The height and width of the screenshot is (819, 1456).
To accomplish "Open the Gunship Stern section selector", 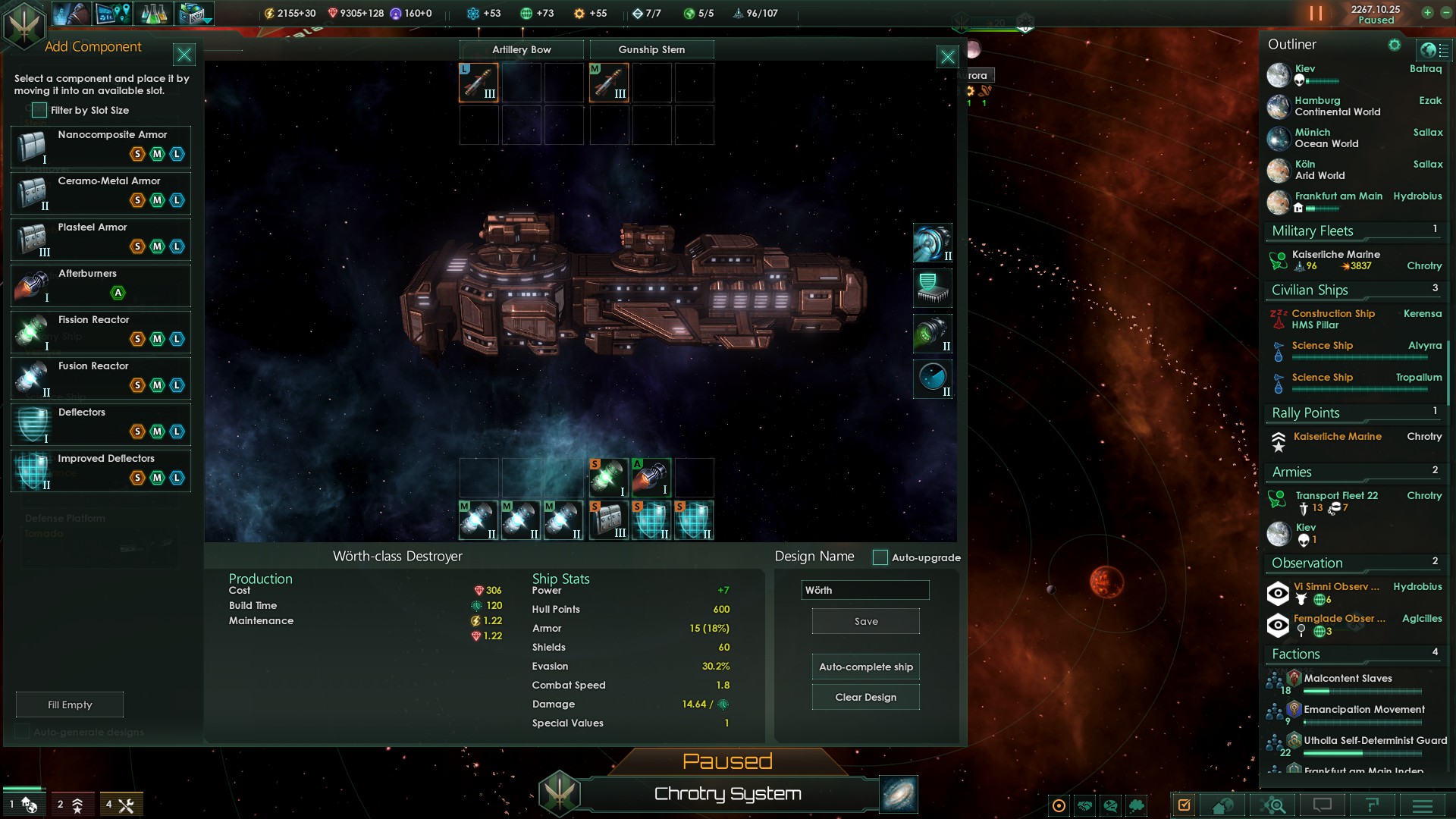I will pos(651,49).
